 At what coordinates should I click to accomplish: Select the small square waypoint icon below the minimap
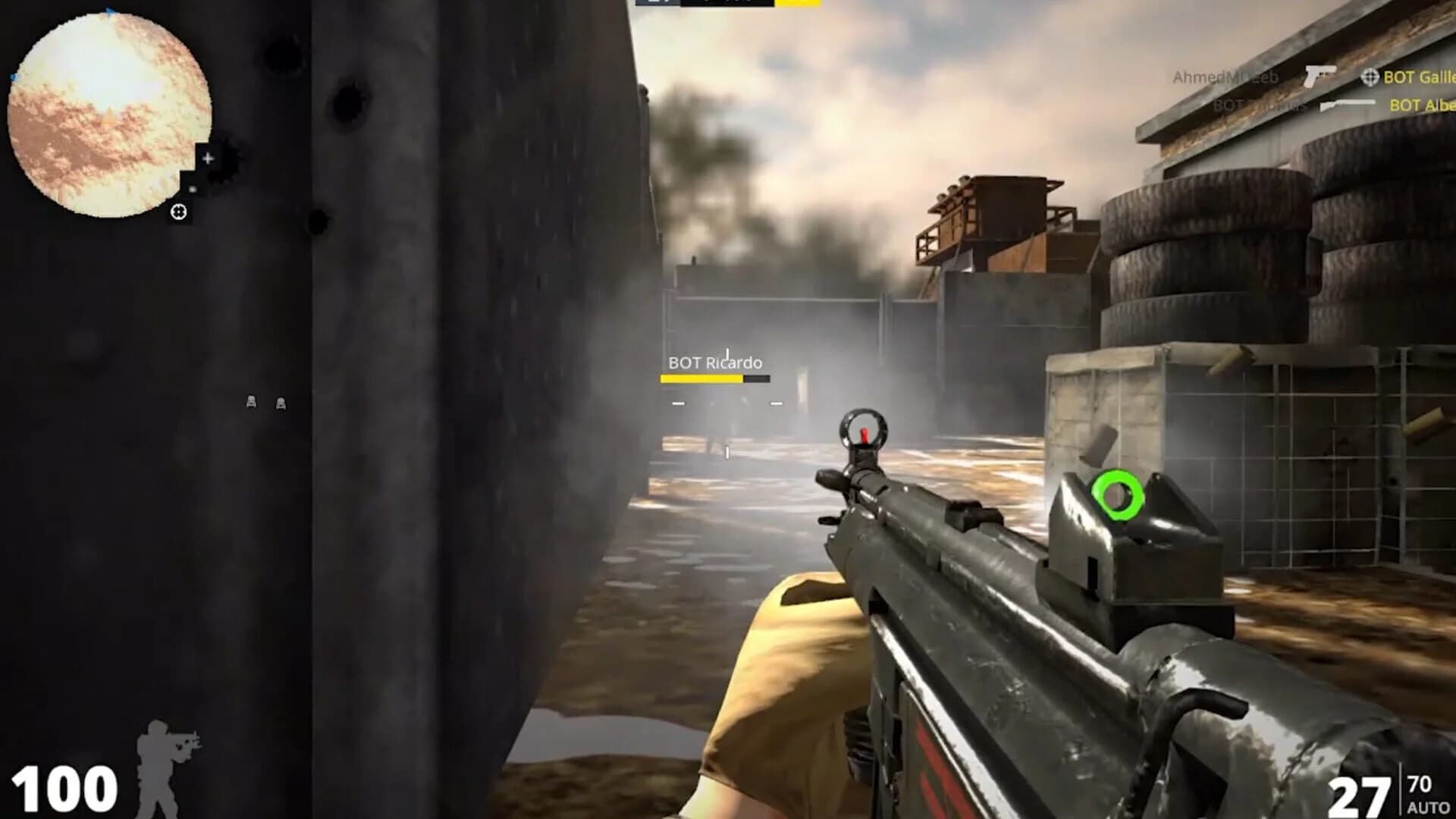click(193, 190)
